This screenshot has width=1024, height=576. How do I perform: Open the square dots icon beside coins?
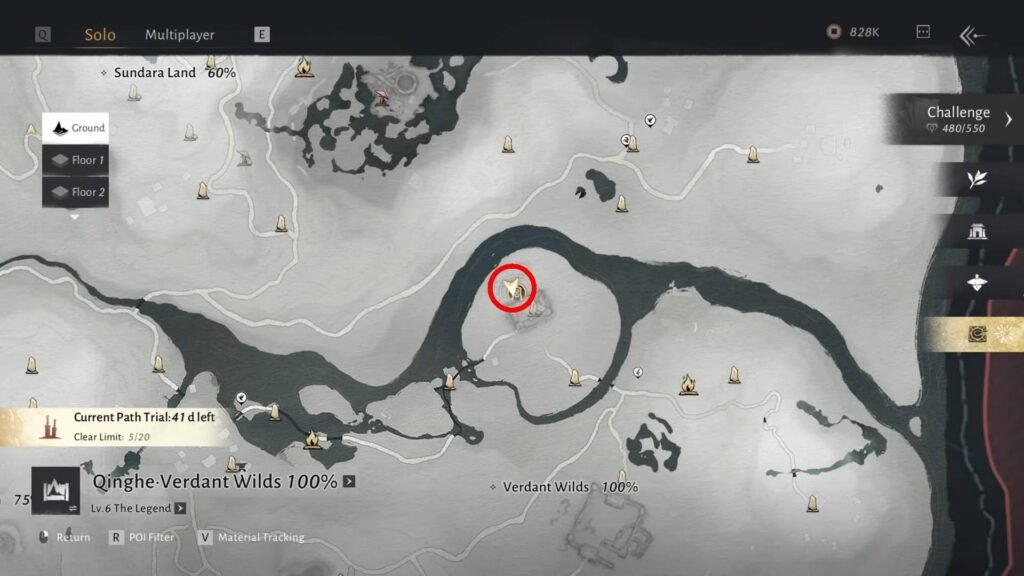[x=923, y=32]
